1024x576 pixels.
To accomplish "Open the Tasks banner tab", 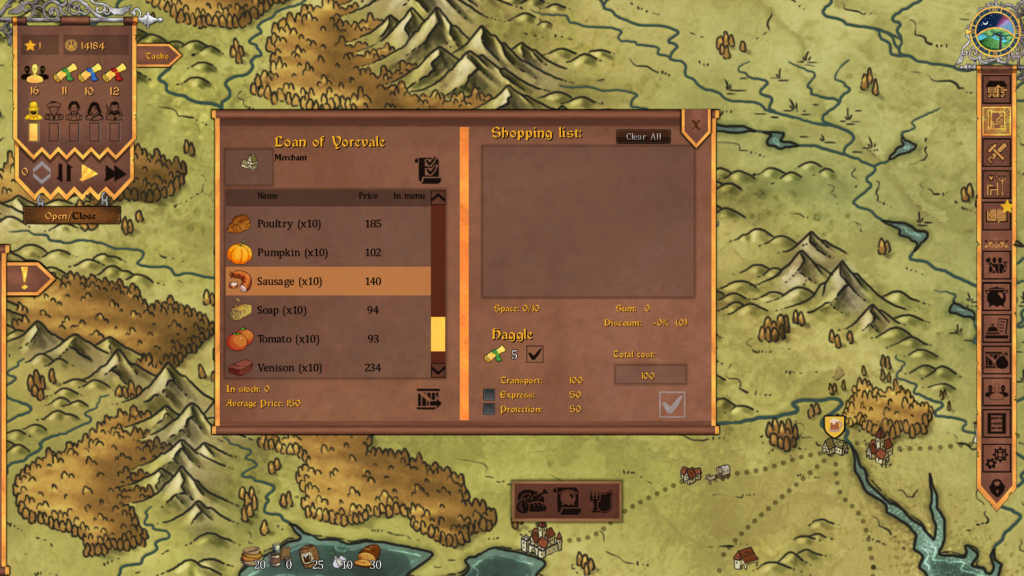I will tap(158, 56).
